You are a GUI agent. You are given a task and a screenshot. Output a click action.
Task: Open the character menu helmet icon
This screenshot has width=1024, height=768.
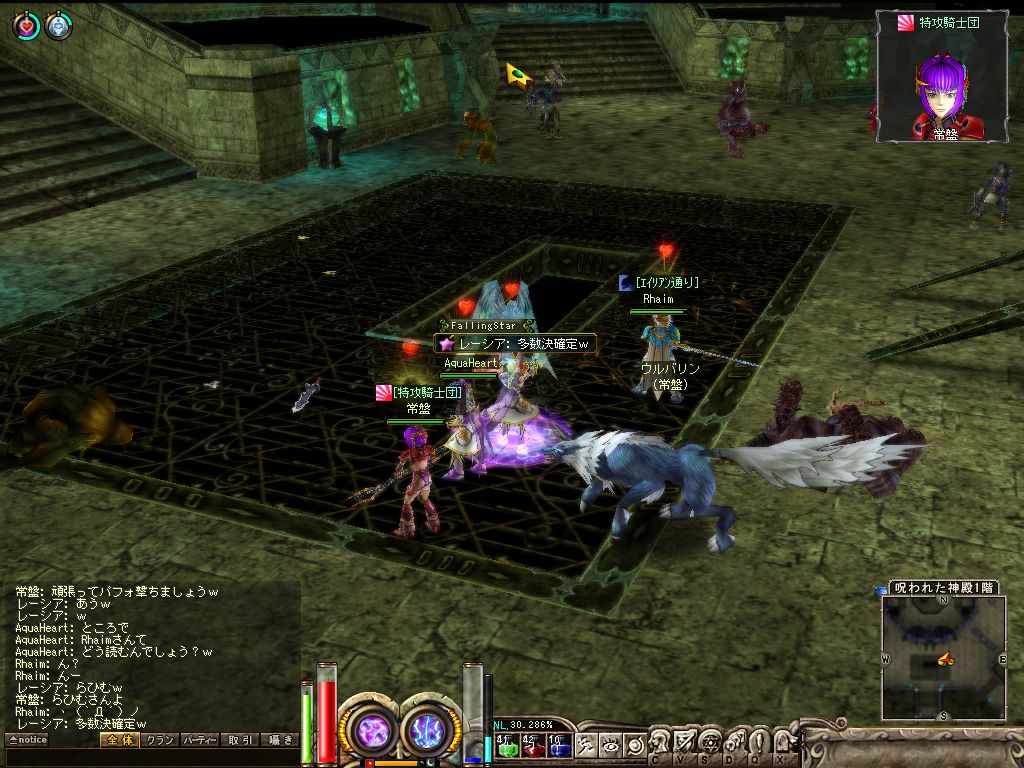(x=661, y=742)
